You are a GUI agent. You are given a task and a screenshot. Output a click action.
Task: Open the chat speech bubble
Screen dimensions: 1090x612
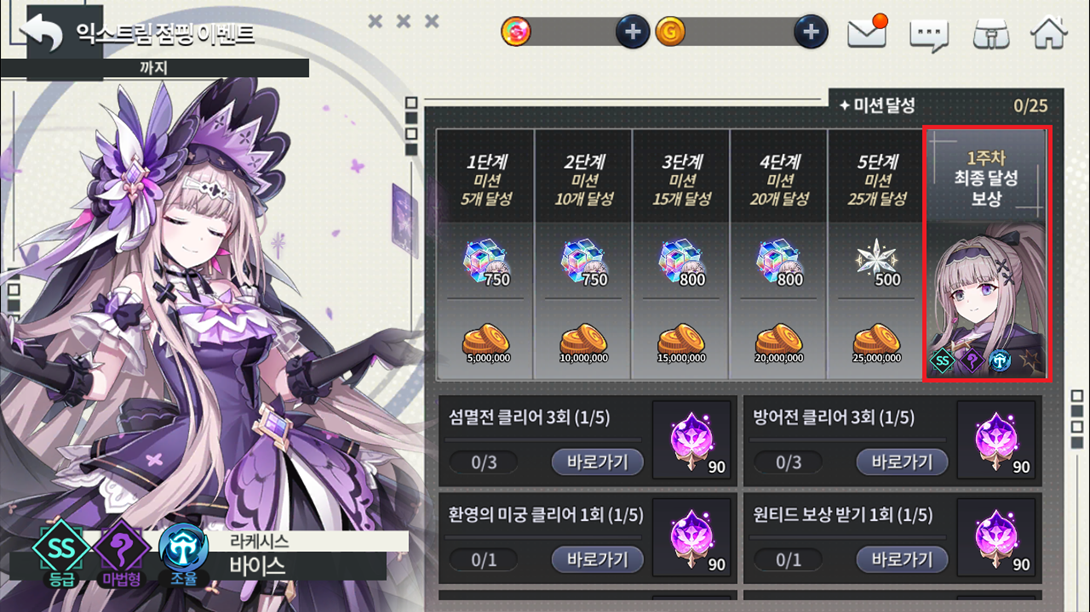(x=928, y=34)
